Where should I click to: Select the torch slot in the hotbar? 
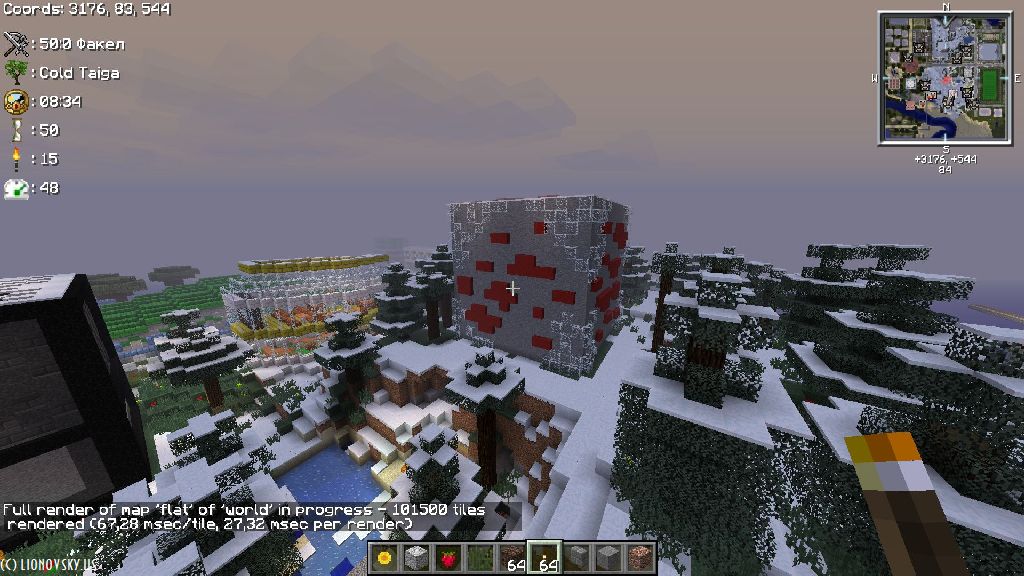click(x=544, y=558)
